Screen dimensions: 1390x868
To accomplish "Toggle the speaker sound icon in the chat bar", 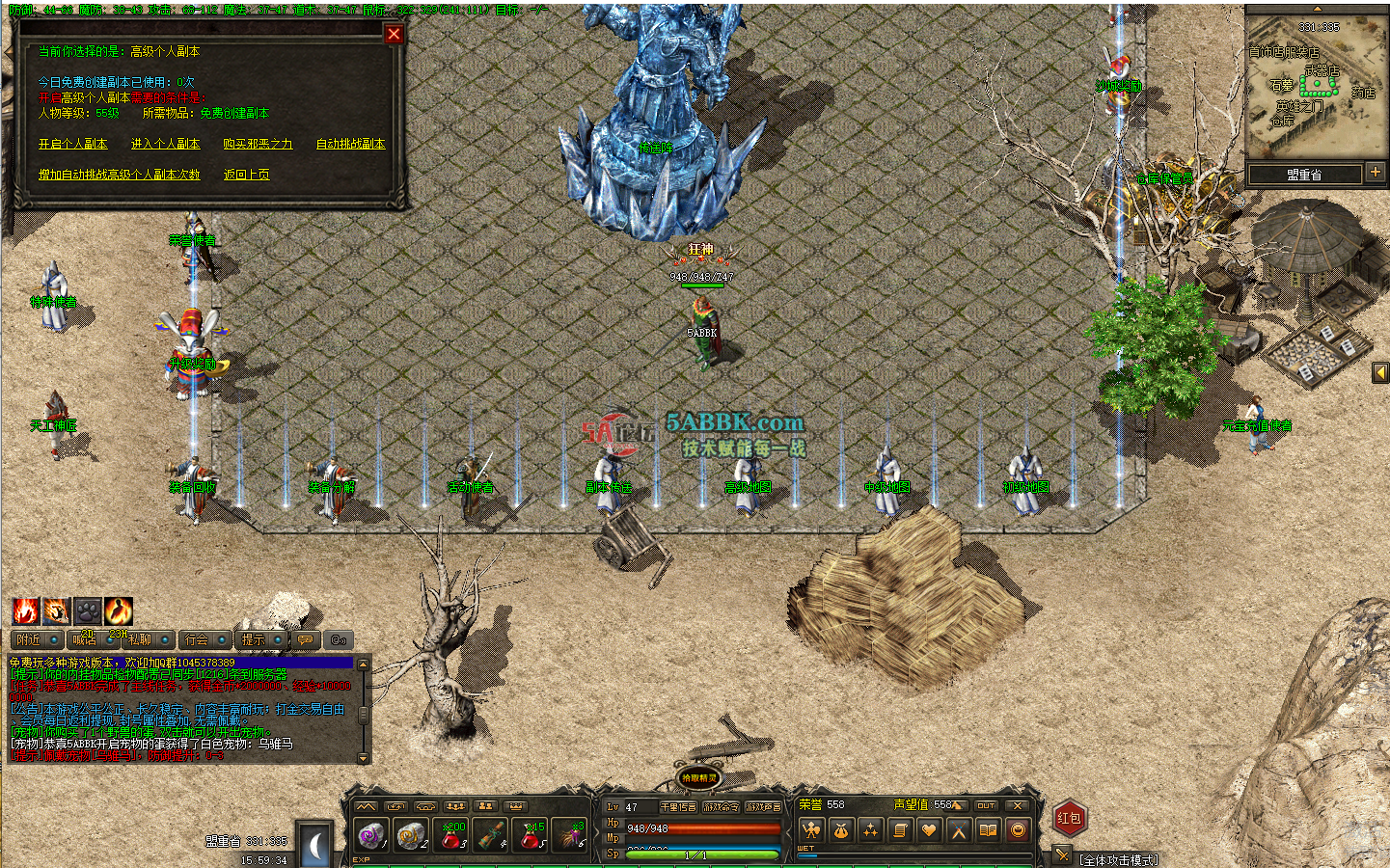I will 338,639.
